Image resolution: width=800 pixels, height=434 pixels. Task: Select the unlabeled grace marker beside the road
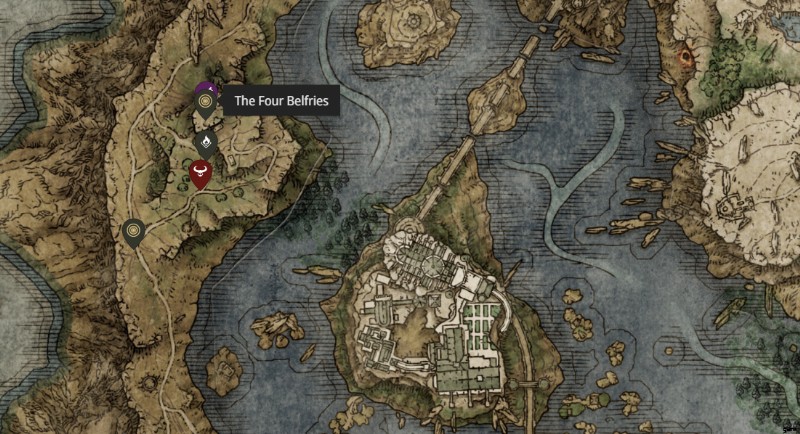pyautogui.click(x=134, y=231)
